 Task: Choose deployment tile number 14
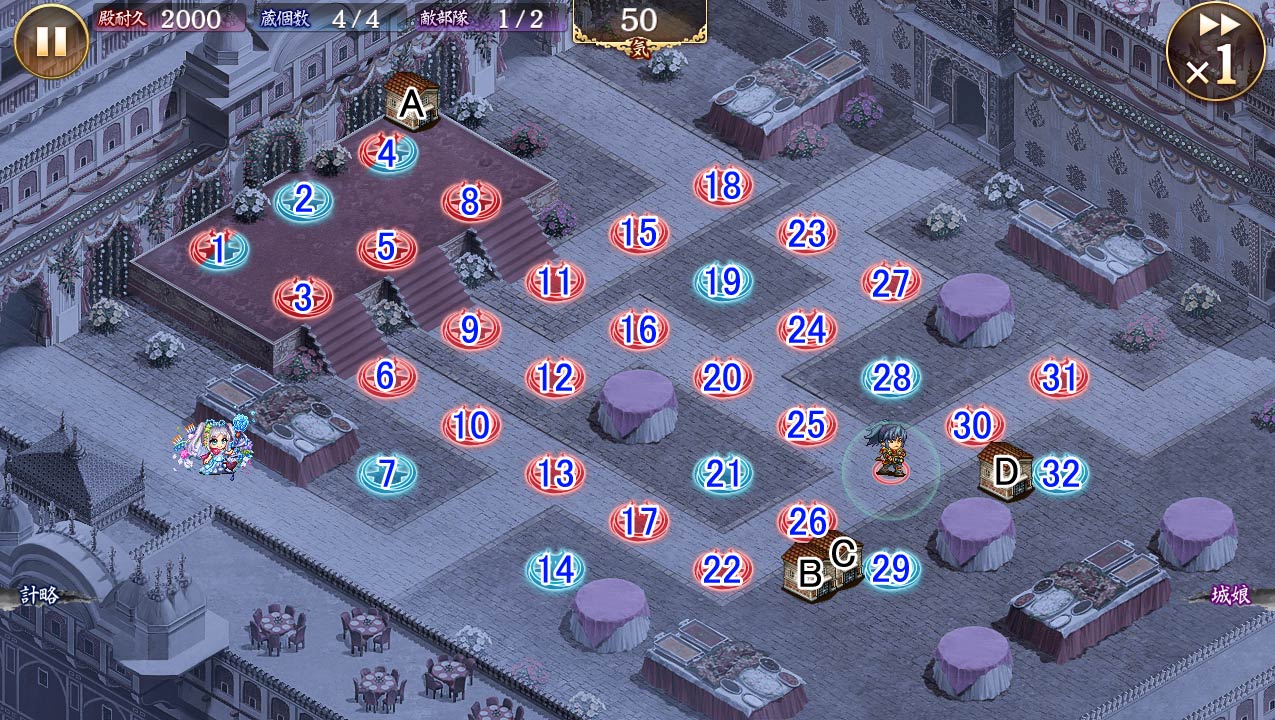click(x=556, y=569)
